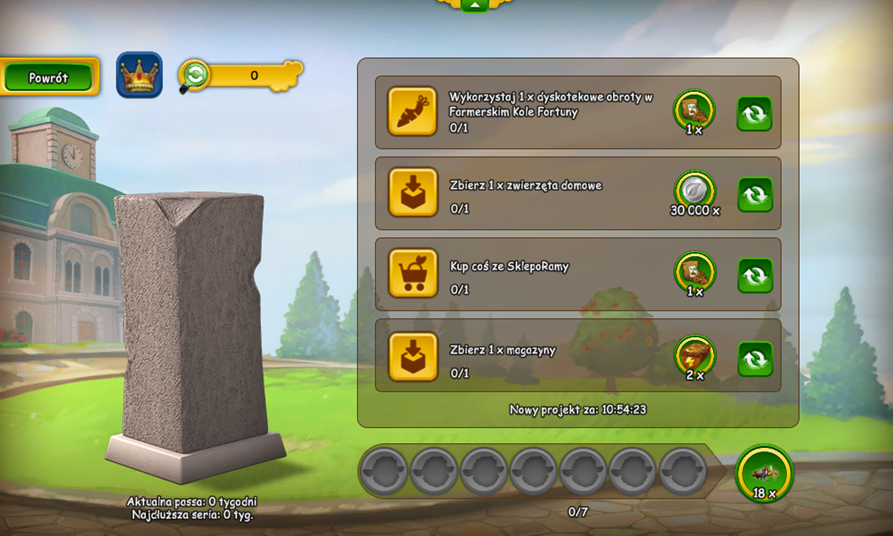Open the golden crown icon
Screen dimensions: 893x536
click(x=139, y=75)
